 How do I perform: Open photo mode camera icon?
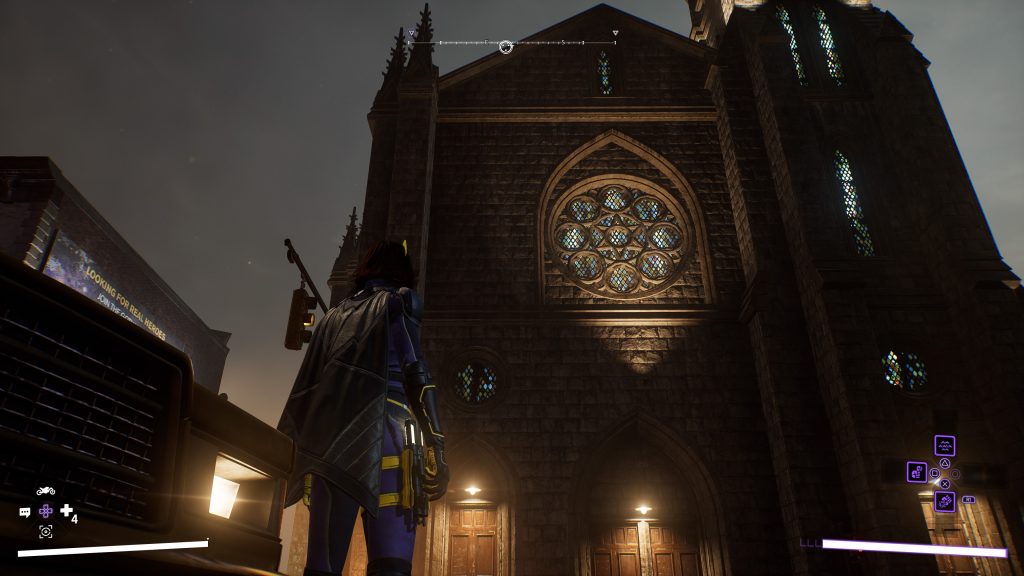pyautogui.click(x=45, y=531)
